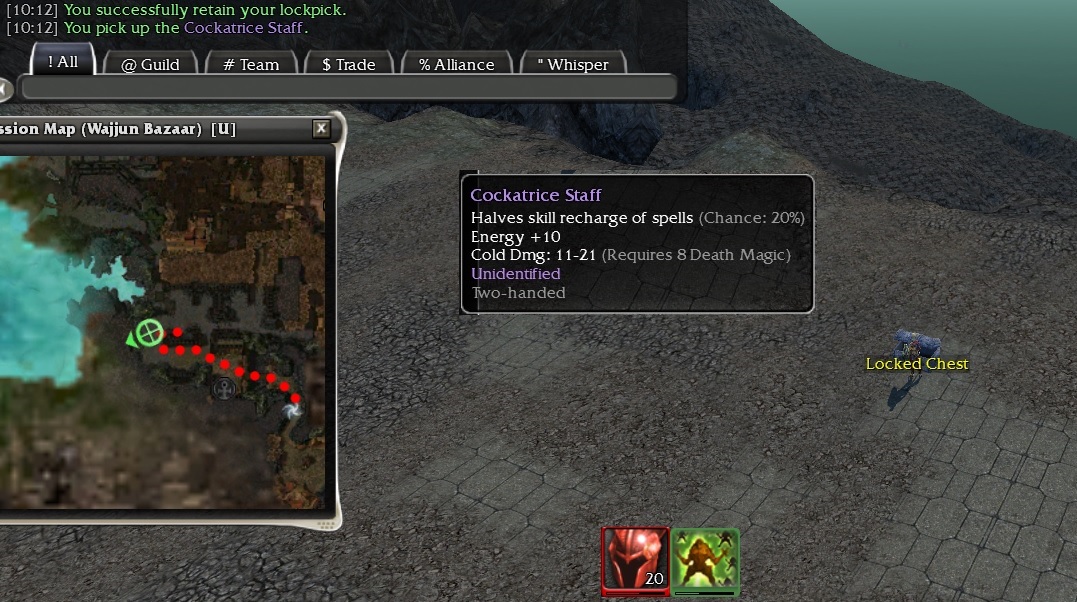Switch to the All chat tab
This screenshot has width=1077, height=602.
coord(62,62)
